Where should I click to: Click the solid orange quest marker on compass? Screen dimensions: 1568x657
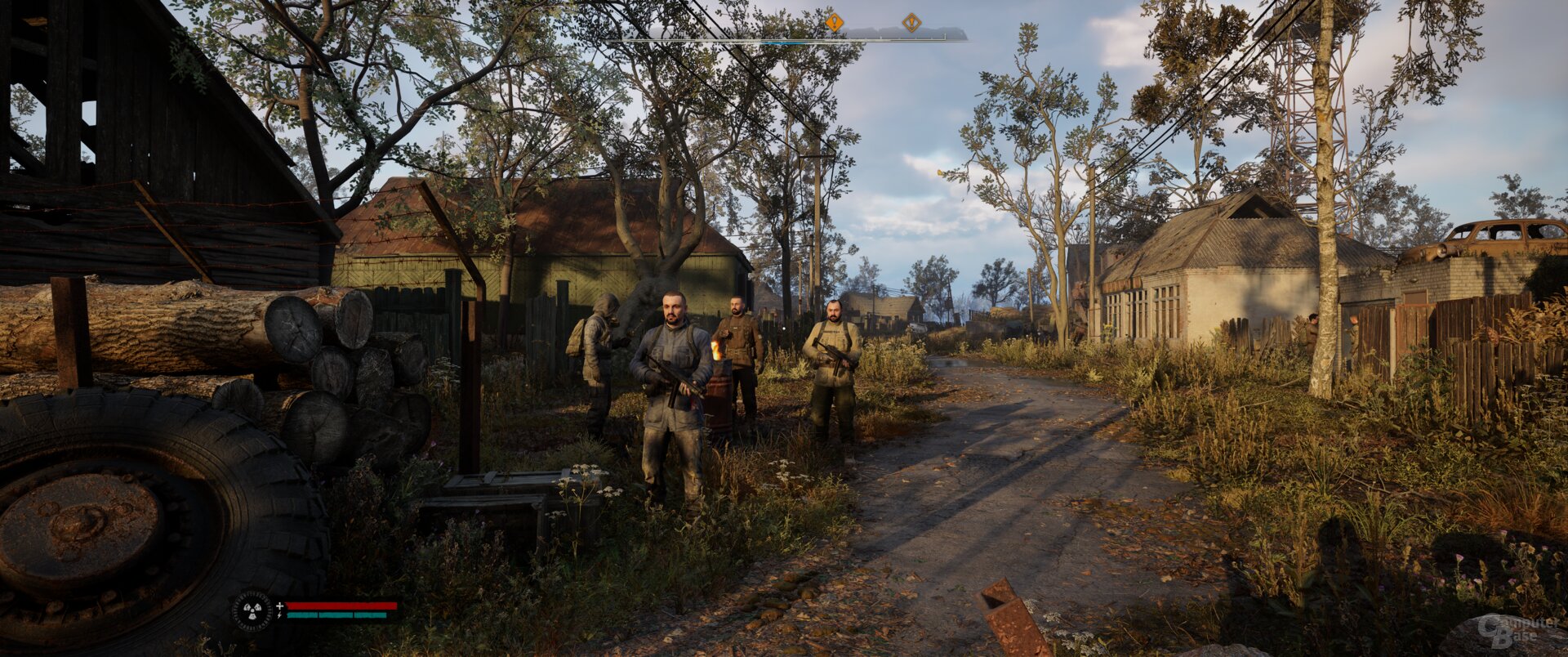point(834,23)
